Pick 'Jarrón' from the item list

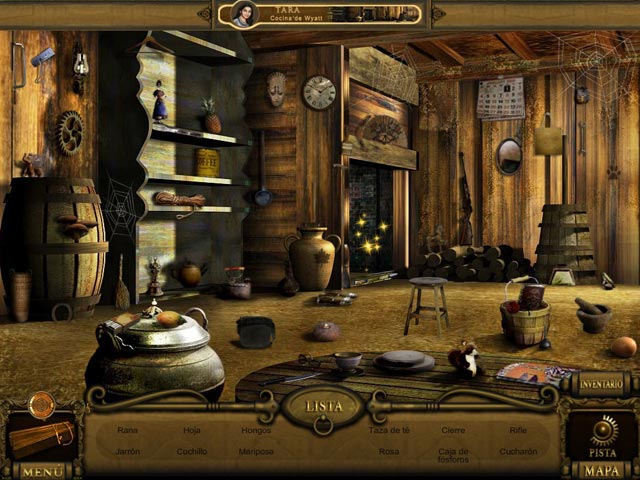(127, 451)
